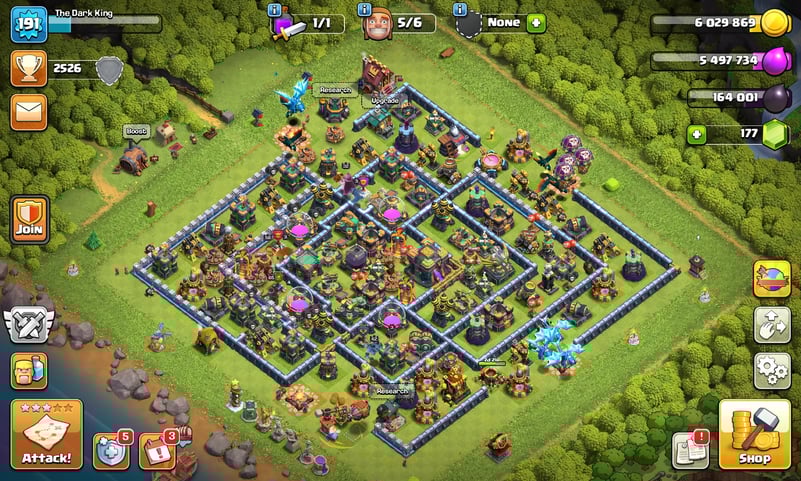The width and height of the screenshot is (801, 481).
Task: Buy gems with the green plus button
Action: pyautogui.click(x=696, y=134)
